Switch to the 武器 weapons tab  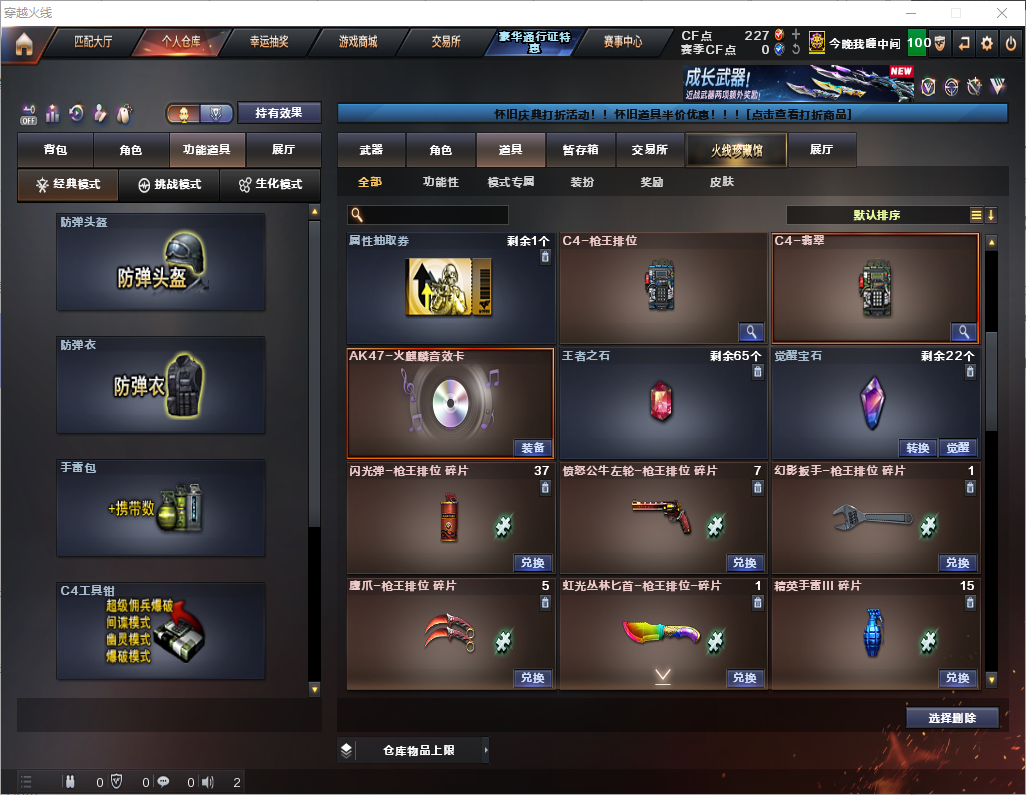point(371,150)
